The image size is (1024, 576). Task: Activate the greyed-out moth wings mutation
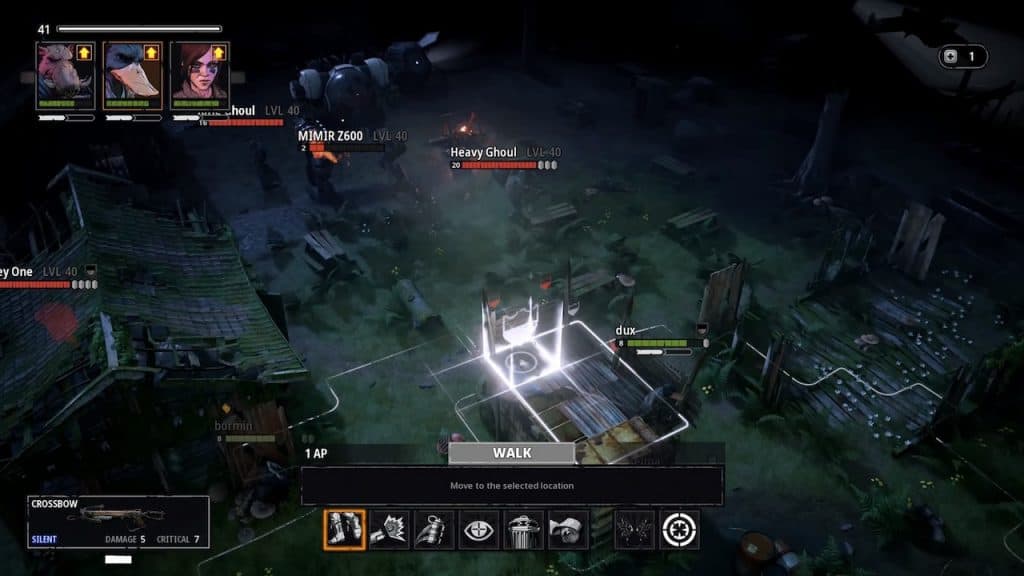(635, 530)
